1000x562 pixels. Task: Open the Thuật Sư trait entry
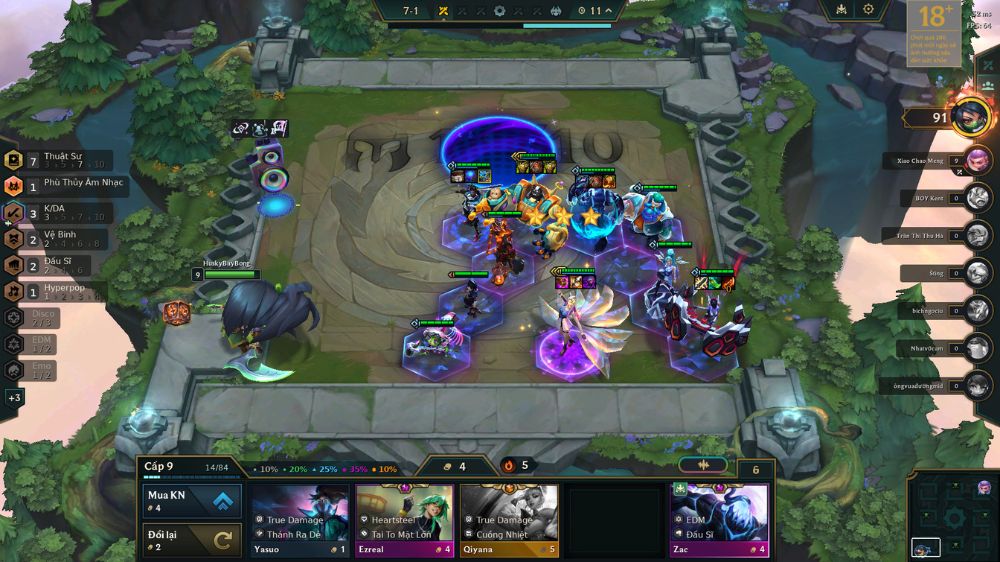[x=62, y=160]
